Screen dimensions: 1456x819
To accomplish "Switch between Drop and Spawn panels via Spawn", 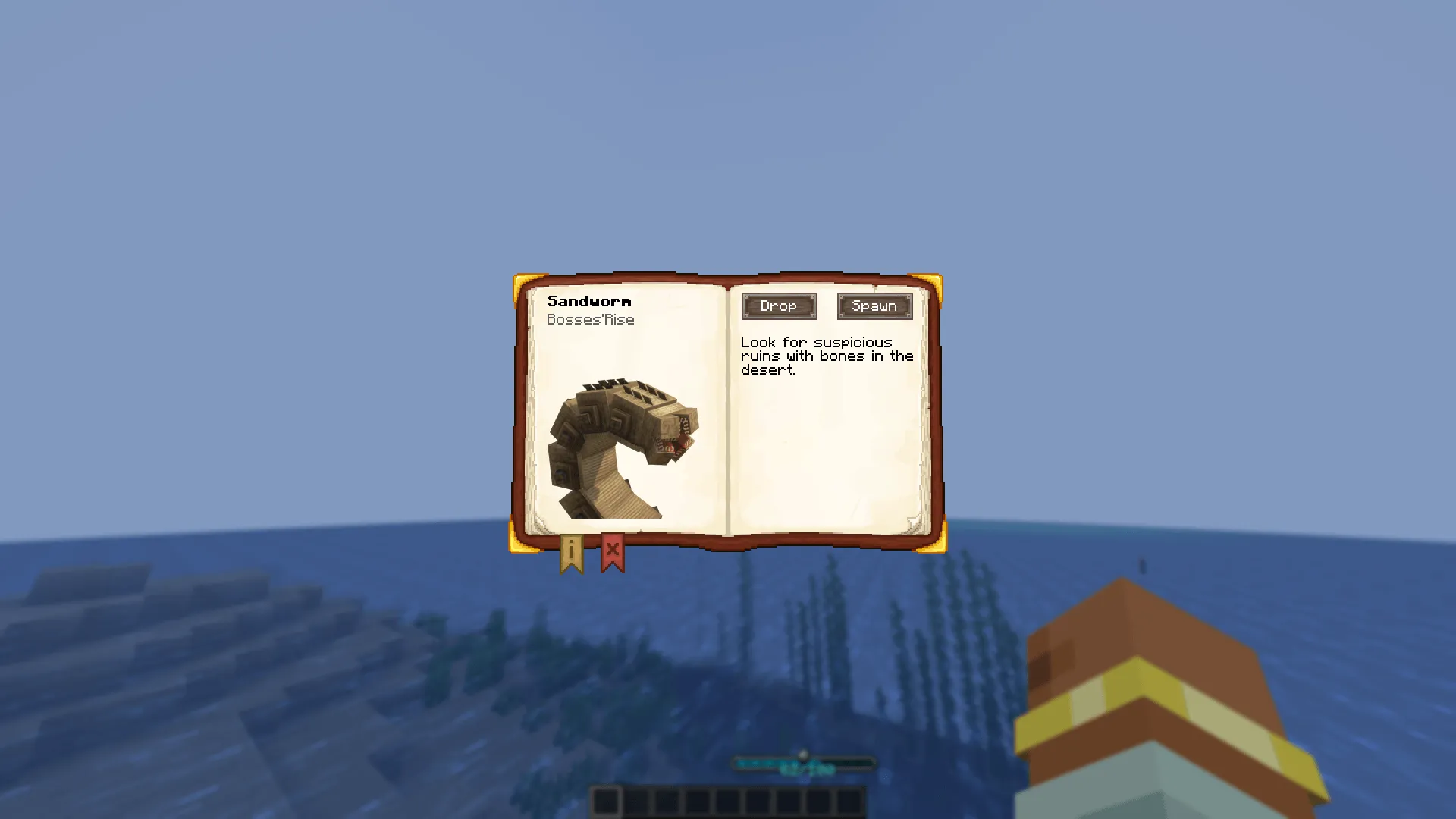I will coord(874,306).
